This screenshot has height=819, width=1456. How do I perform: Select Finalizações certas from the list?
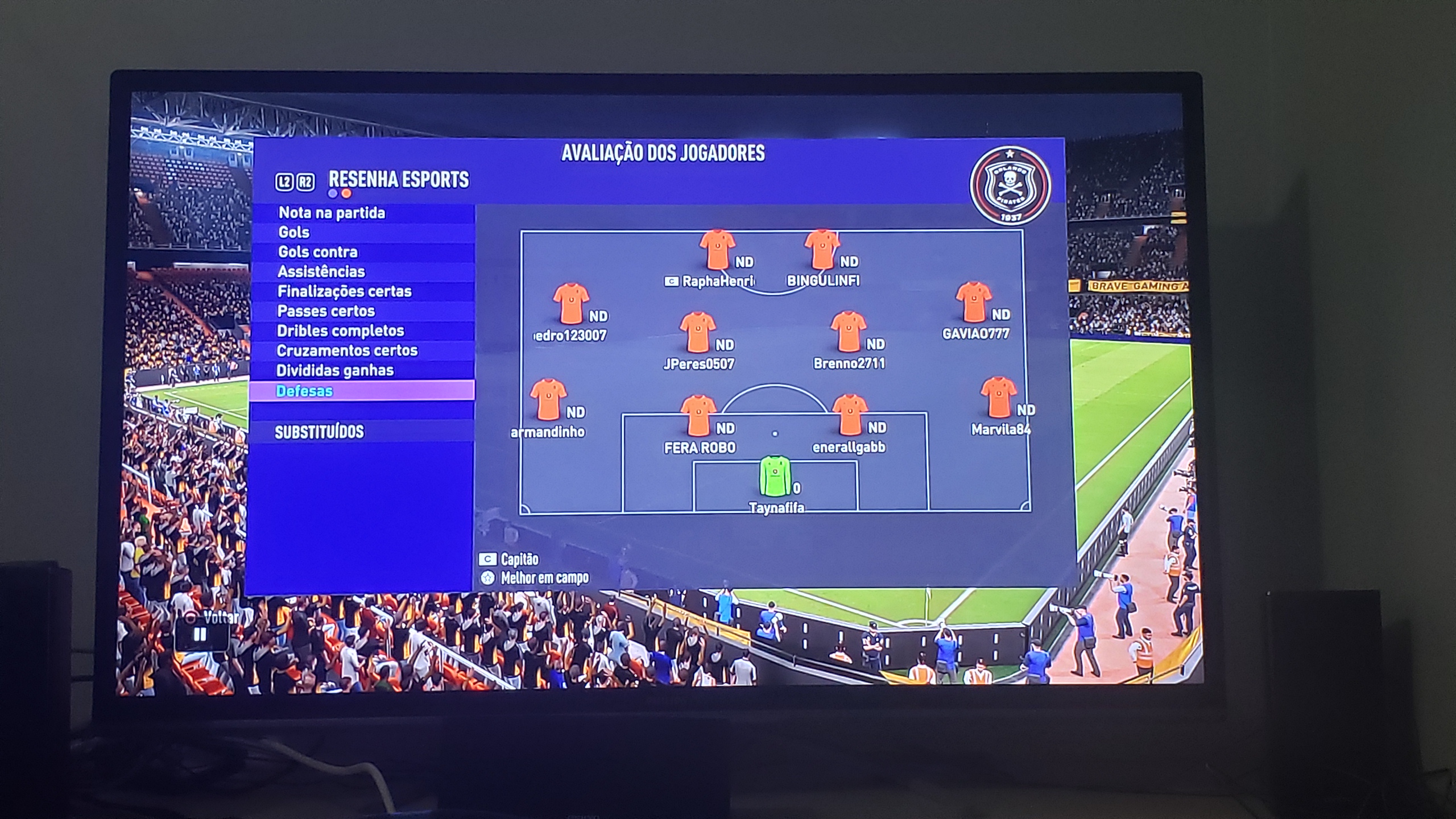tap(344, 292)
